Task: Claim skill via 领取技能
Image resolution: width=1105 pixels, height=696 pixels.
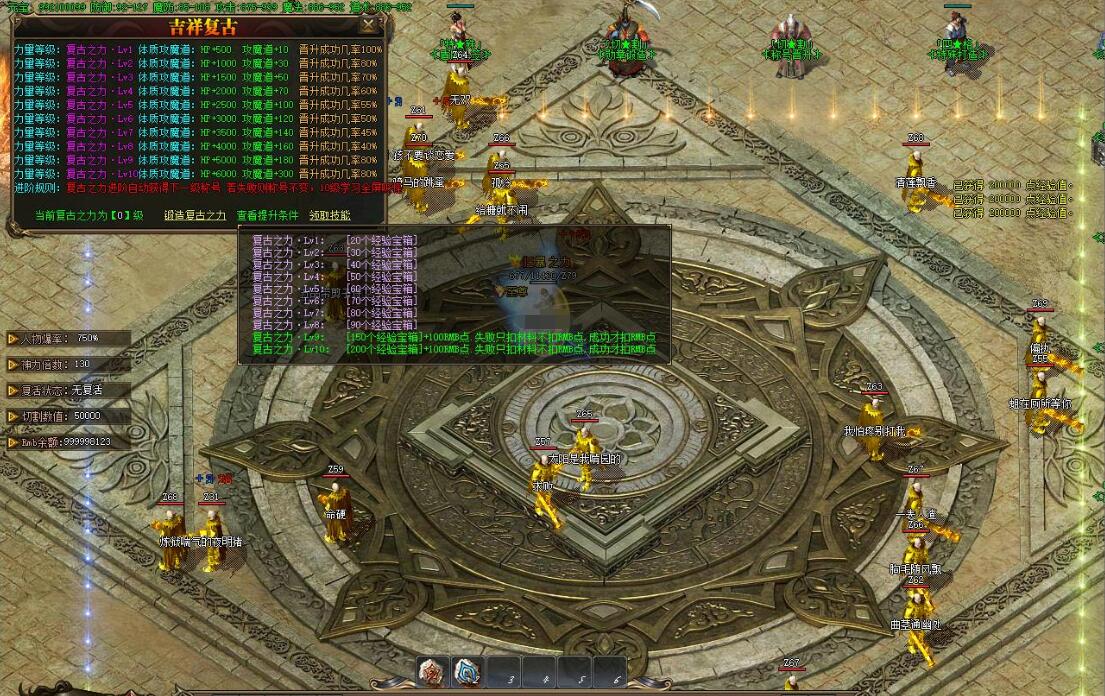Action: [330, 215]
